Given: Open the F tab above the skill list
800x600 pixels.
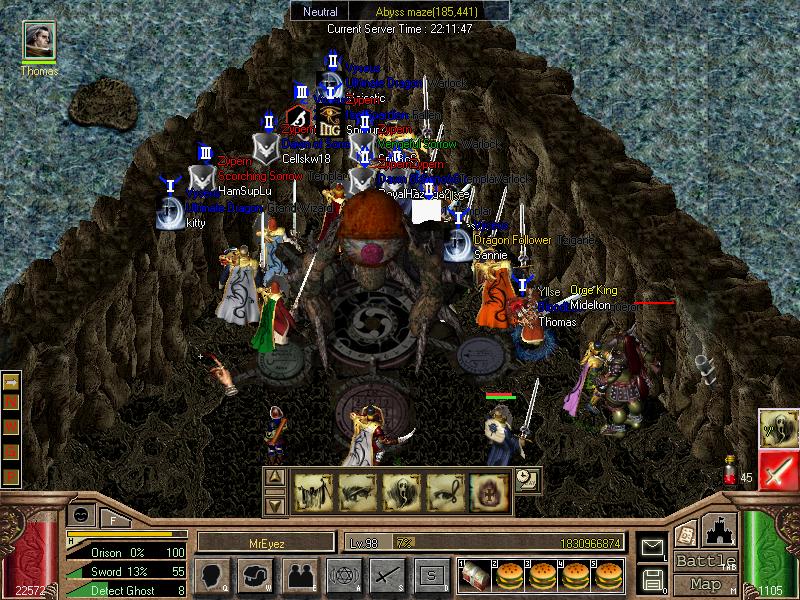Looking at the screenshot, I should click(113, 519).
